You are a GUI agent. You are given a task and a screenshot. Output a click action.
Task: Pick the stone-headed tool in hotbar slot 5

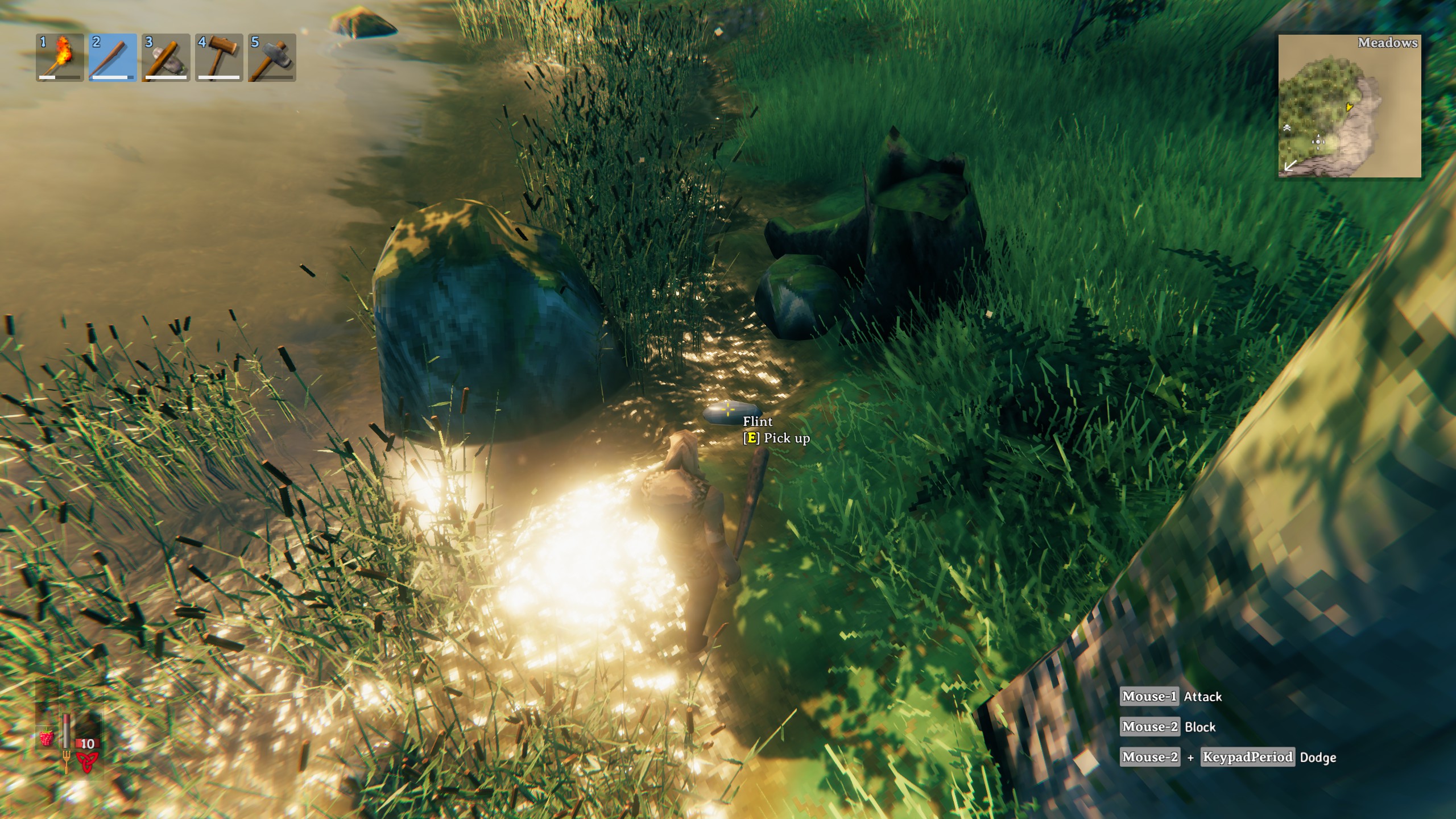point(272,57)
